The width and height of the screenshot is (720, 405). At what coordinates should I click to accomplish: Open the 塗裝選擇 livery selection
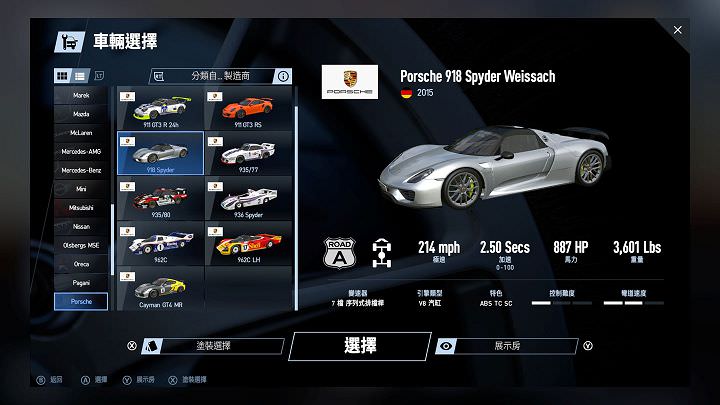coord(214,346)
